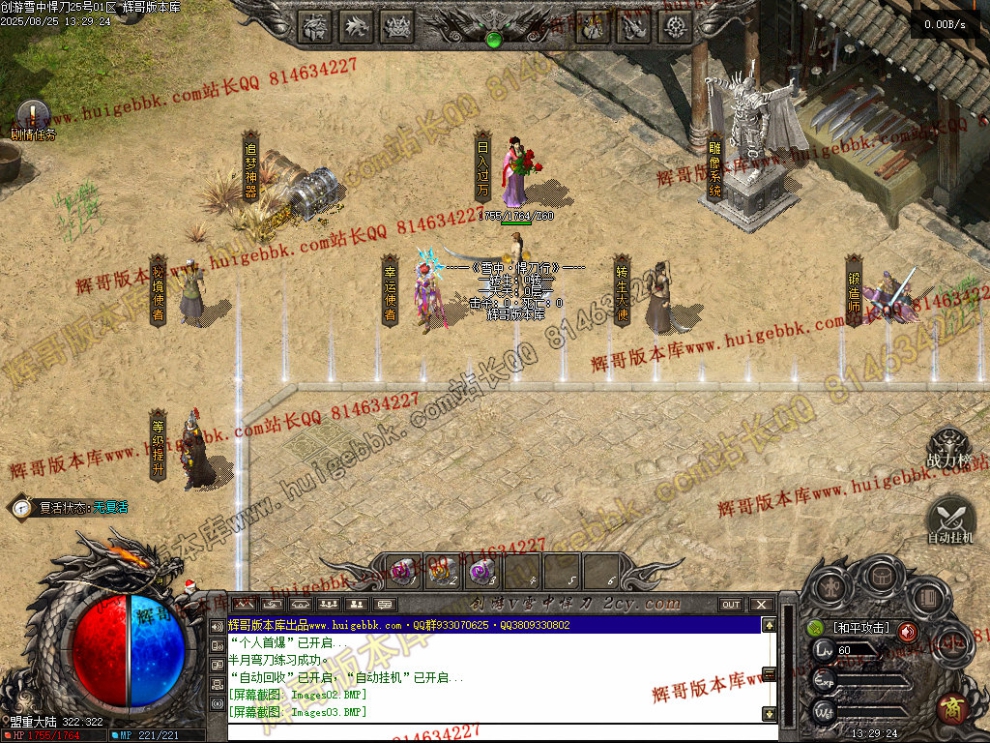The image size is (990, 743).
Task: Click the OUT button on chat bar
Action: (732, 604)
